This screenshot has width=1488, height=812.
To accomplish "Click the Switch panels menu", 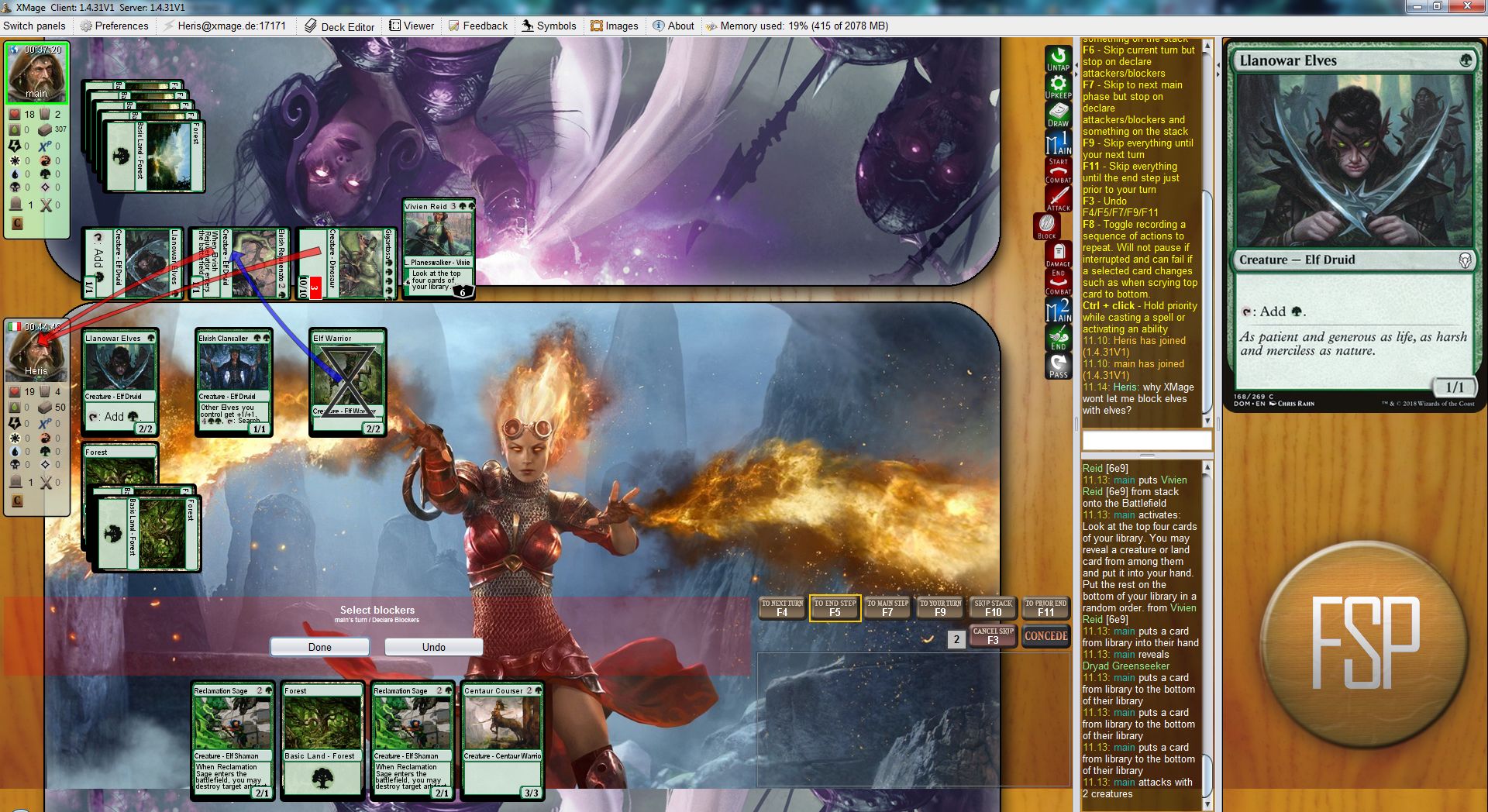I will 34,26.
